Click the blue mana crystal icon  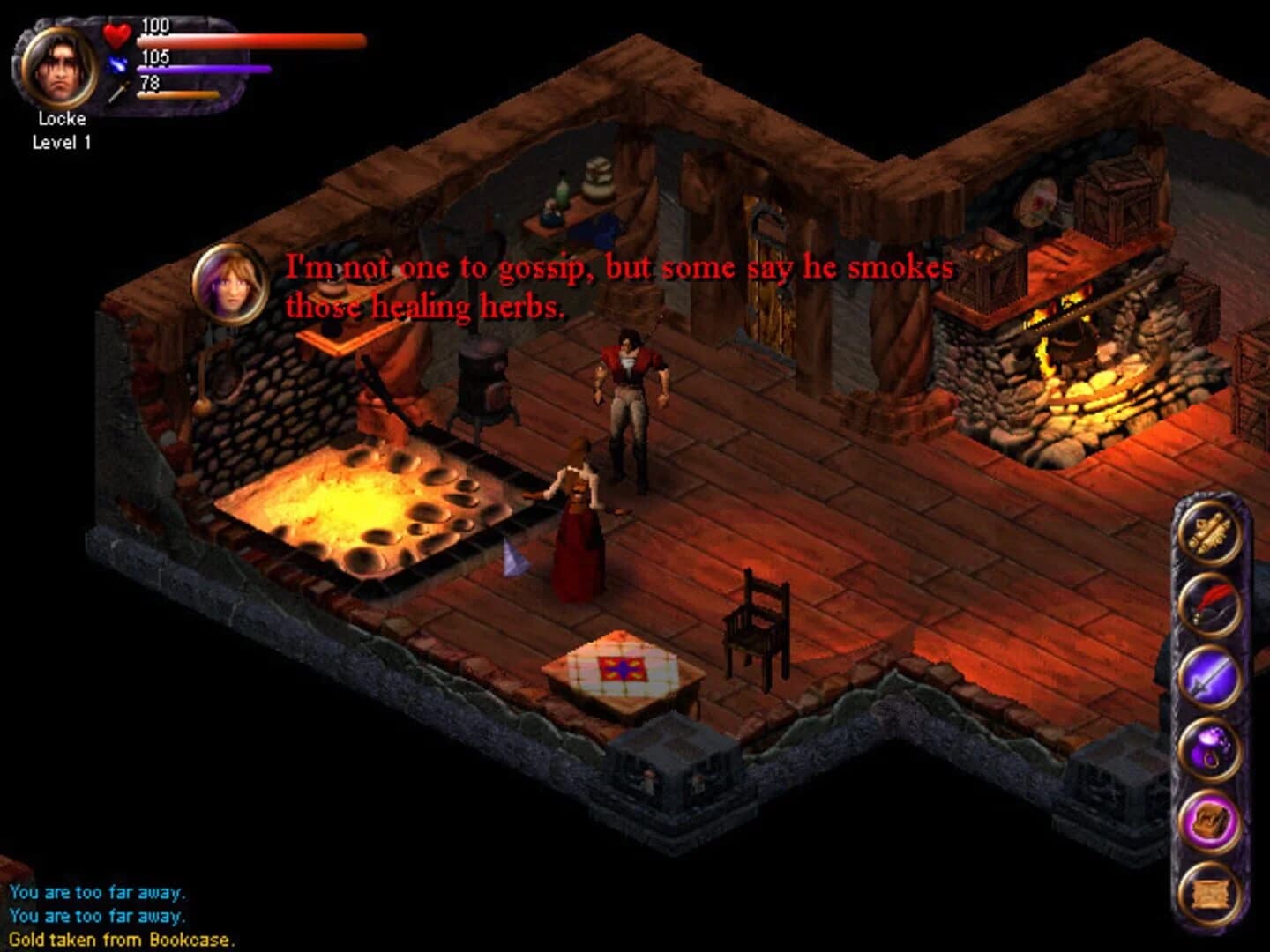(x=116, y=63)
